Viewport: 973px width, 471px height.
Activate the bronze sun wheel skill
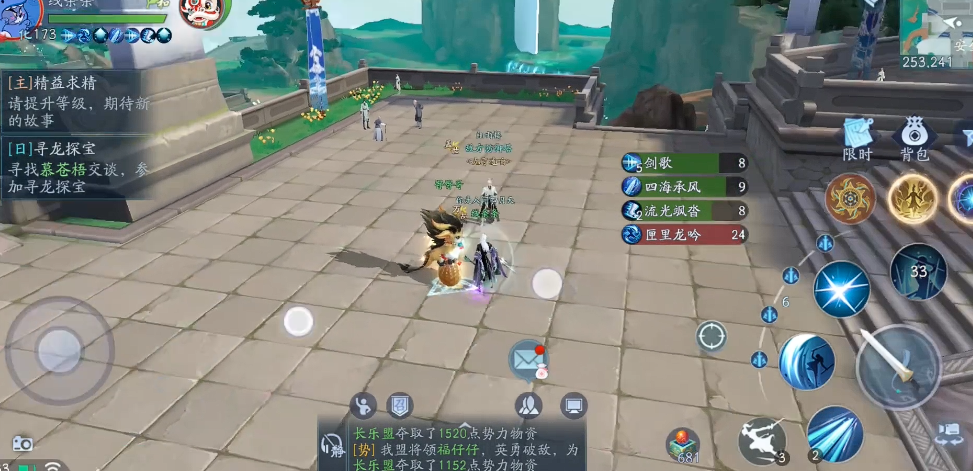[850, 198]
